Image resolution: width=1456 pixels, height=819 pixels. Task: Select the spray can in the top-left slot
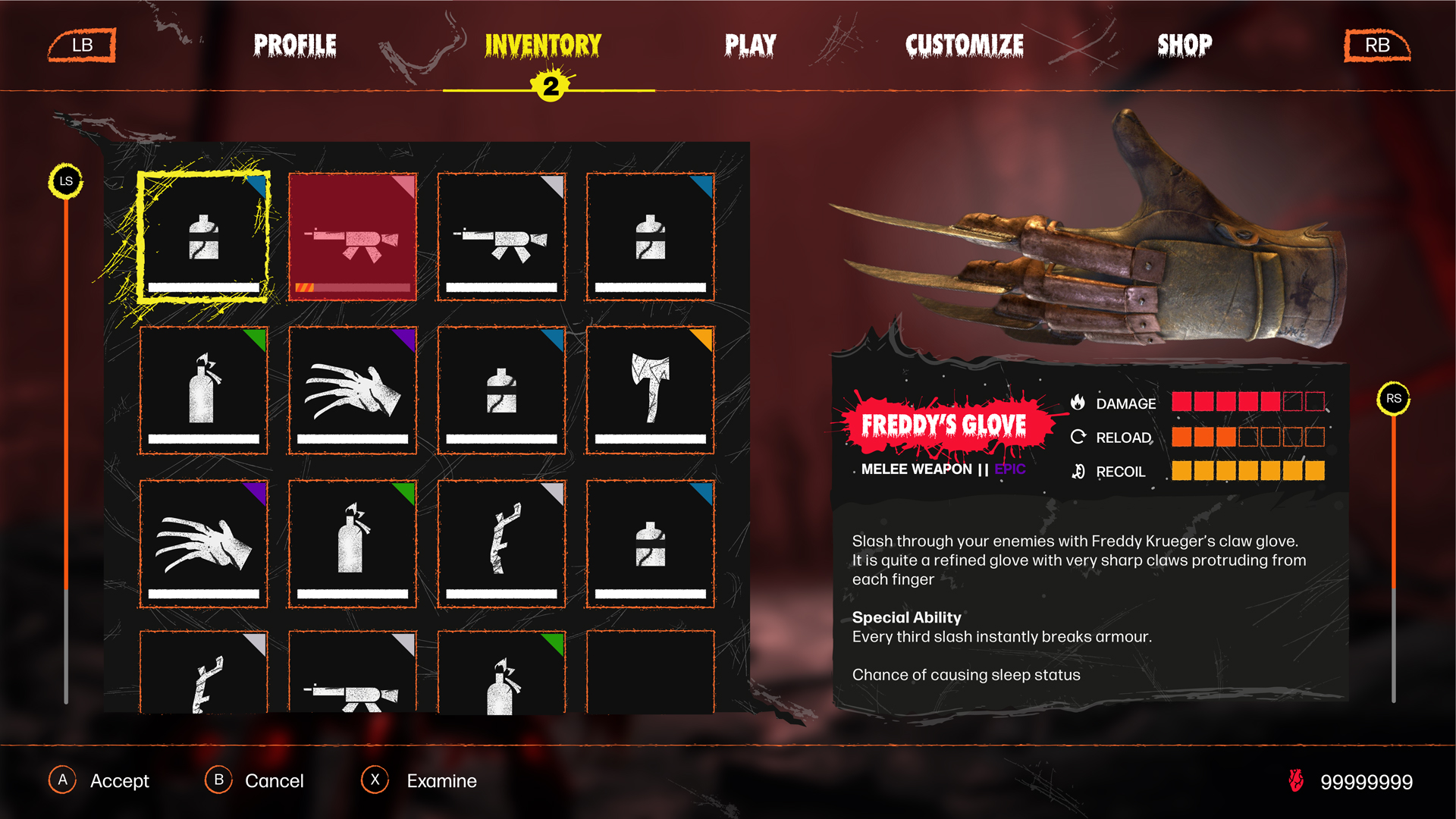[x=202, y=238]
